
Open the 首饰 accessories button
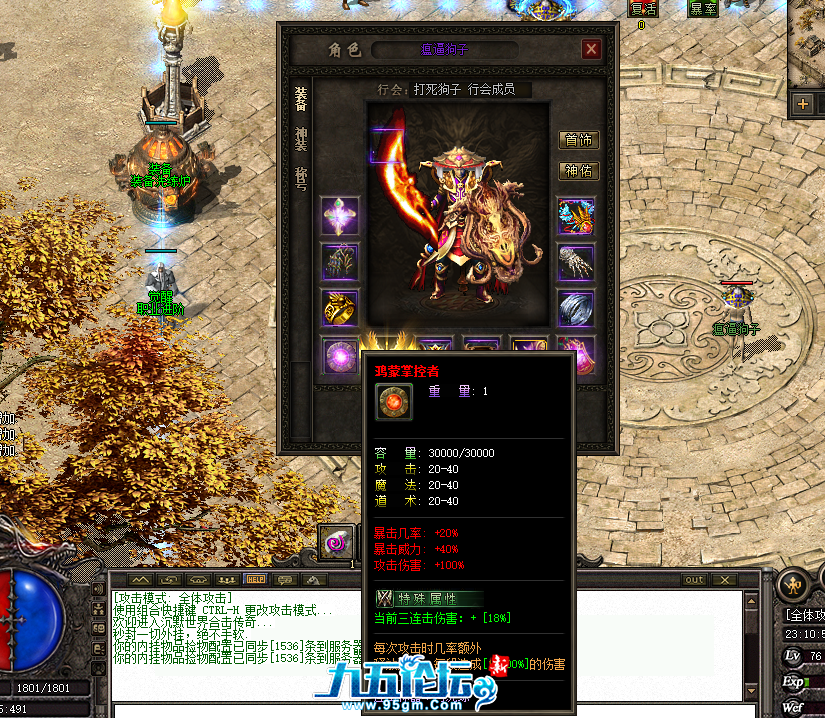(578, 140)
